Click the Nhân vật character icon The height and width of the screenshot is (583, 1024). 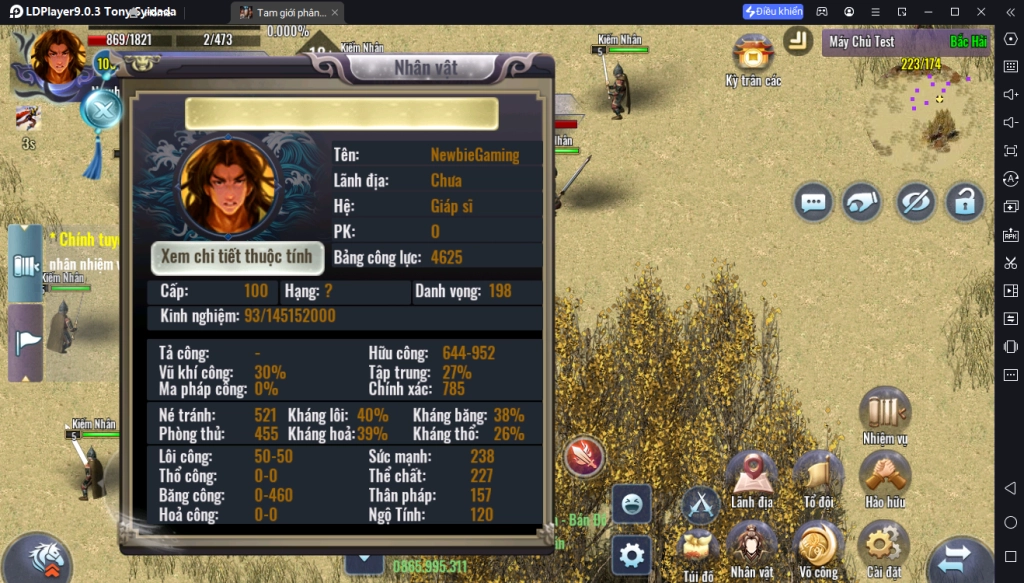click(x=752, y=546)
